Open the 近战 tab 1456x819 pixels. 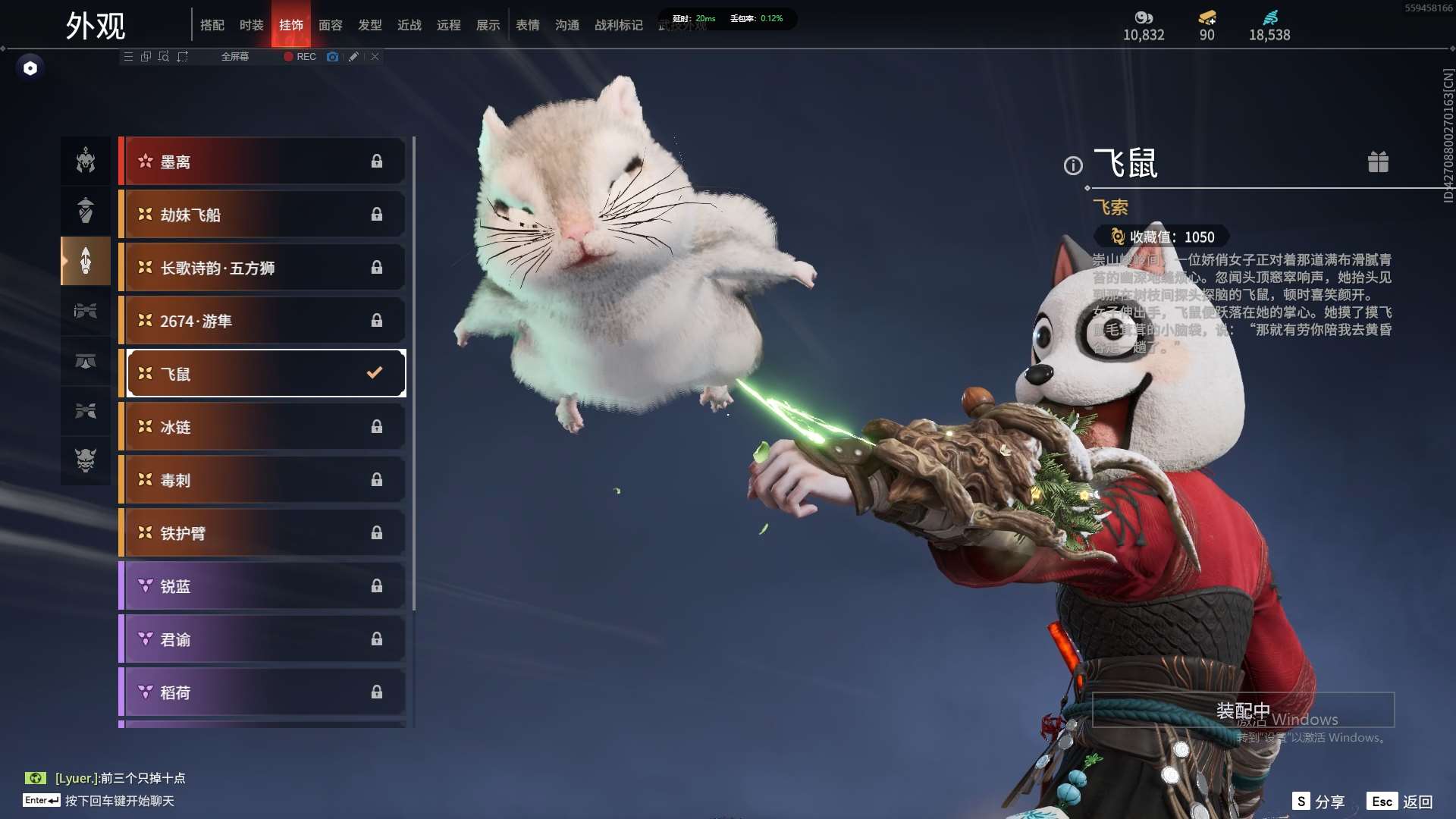pos(409,25)
